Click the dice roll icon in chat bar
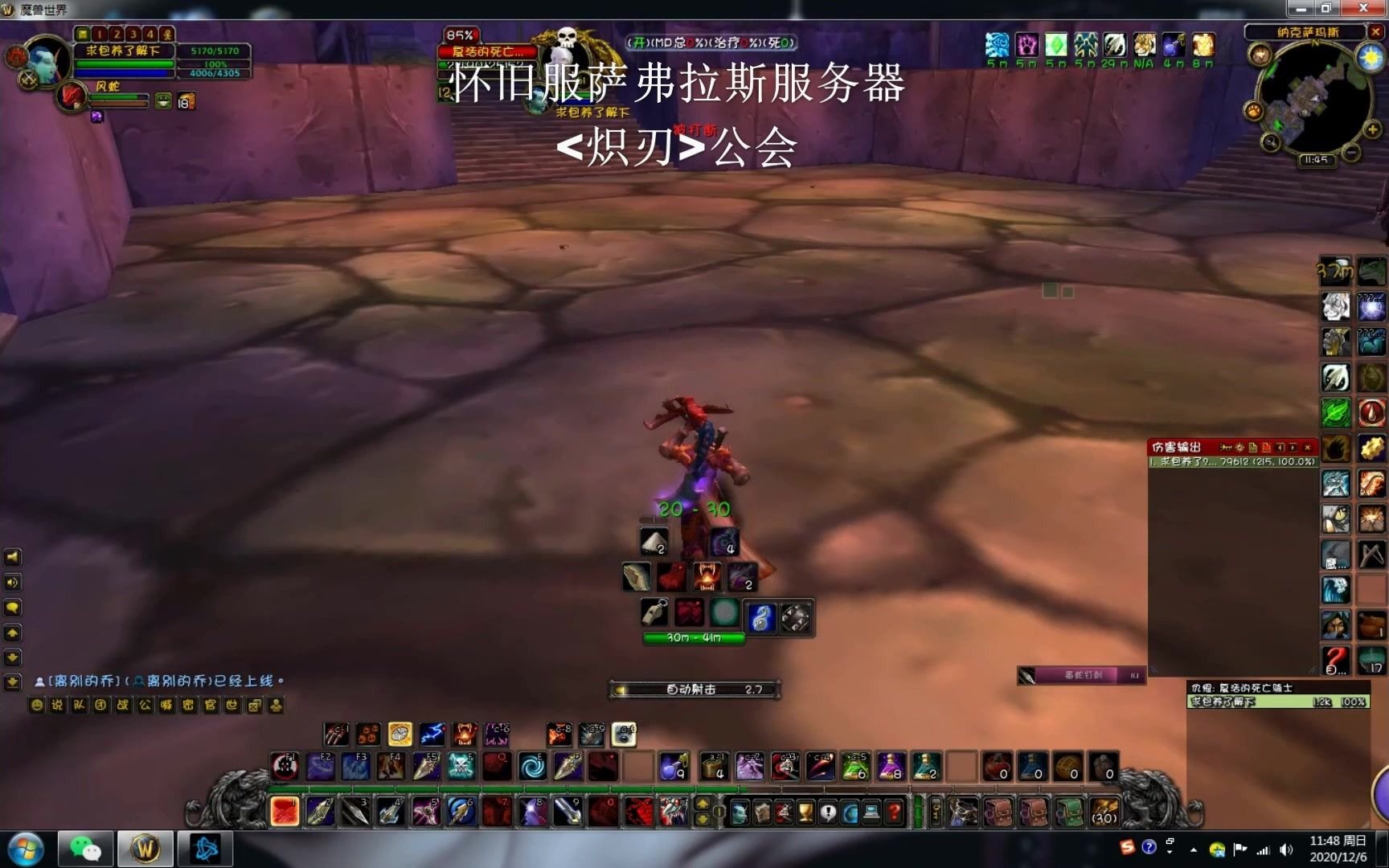The height and width of the screenshot is (868, 1389). (253, 705)
